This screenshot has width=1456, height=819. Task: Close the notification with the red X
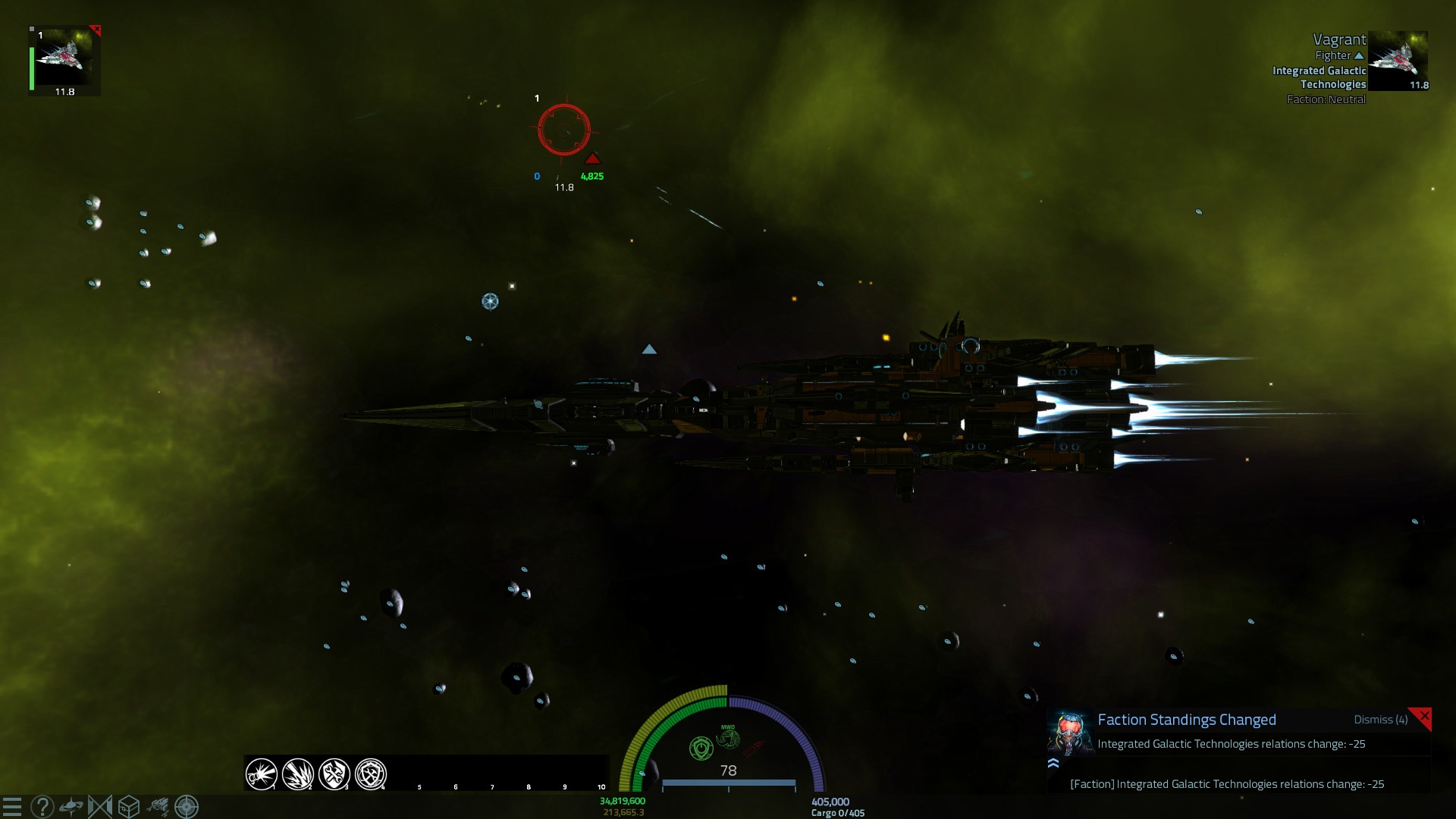[x=1425, y=714]
